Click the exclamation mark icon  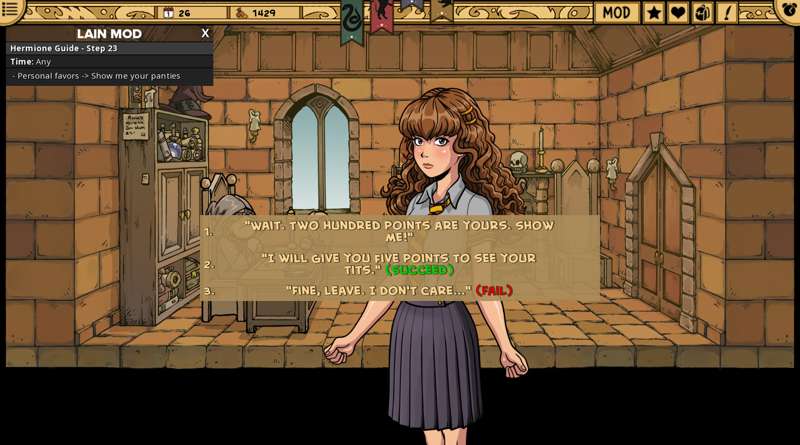[726, 12]
